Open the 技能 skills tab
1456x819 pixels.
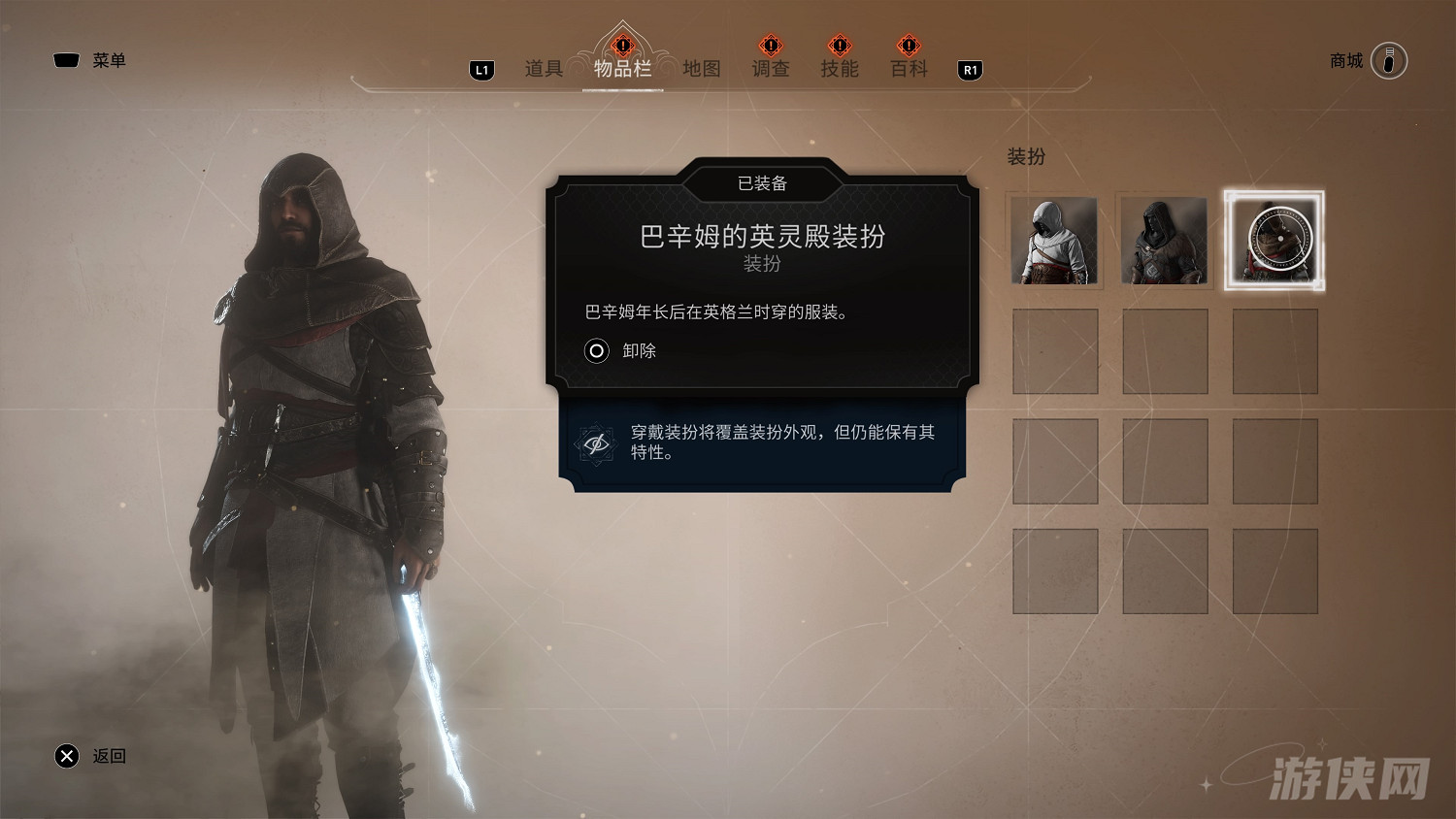(x=839, y=69)
